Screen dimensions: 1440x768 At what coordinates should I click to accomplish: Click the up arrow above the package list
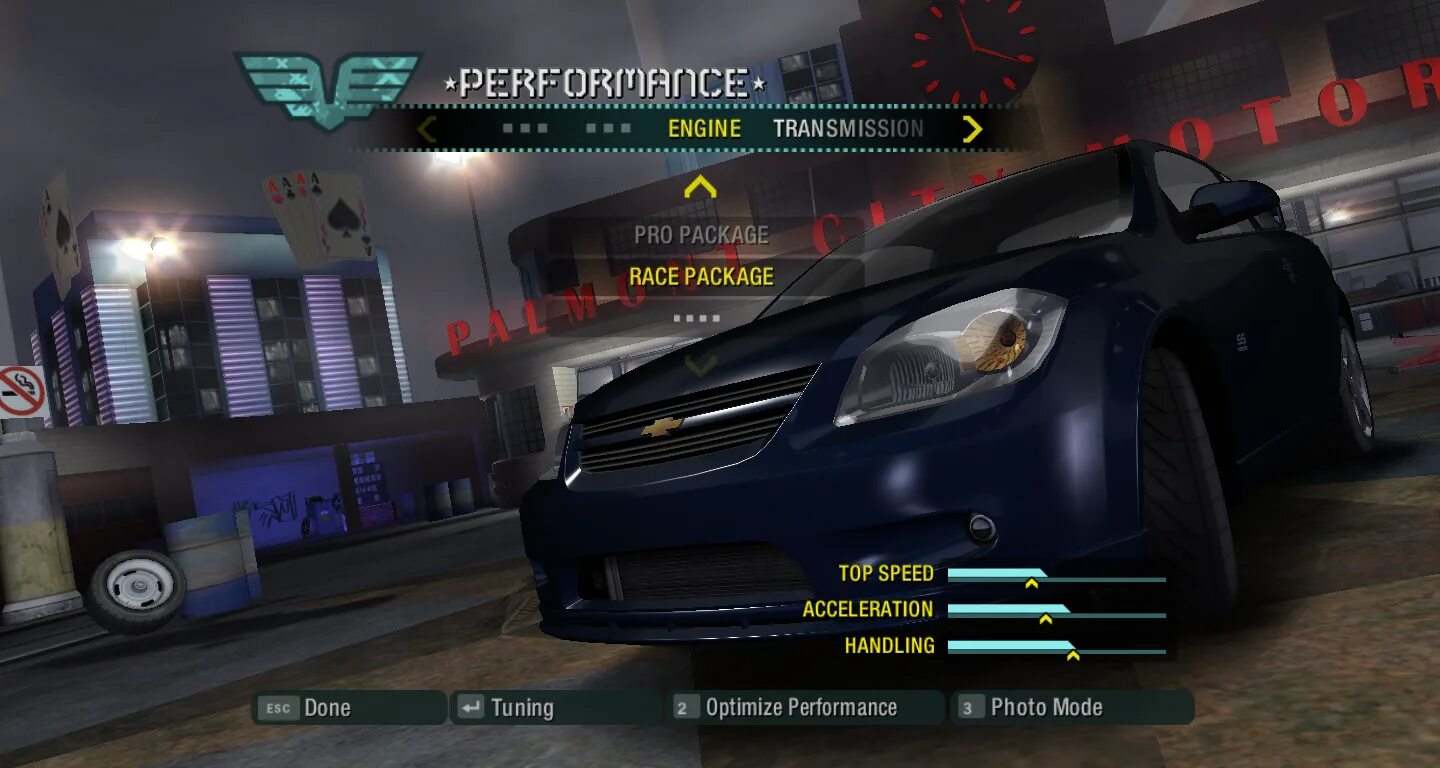tap(701, 187)
